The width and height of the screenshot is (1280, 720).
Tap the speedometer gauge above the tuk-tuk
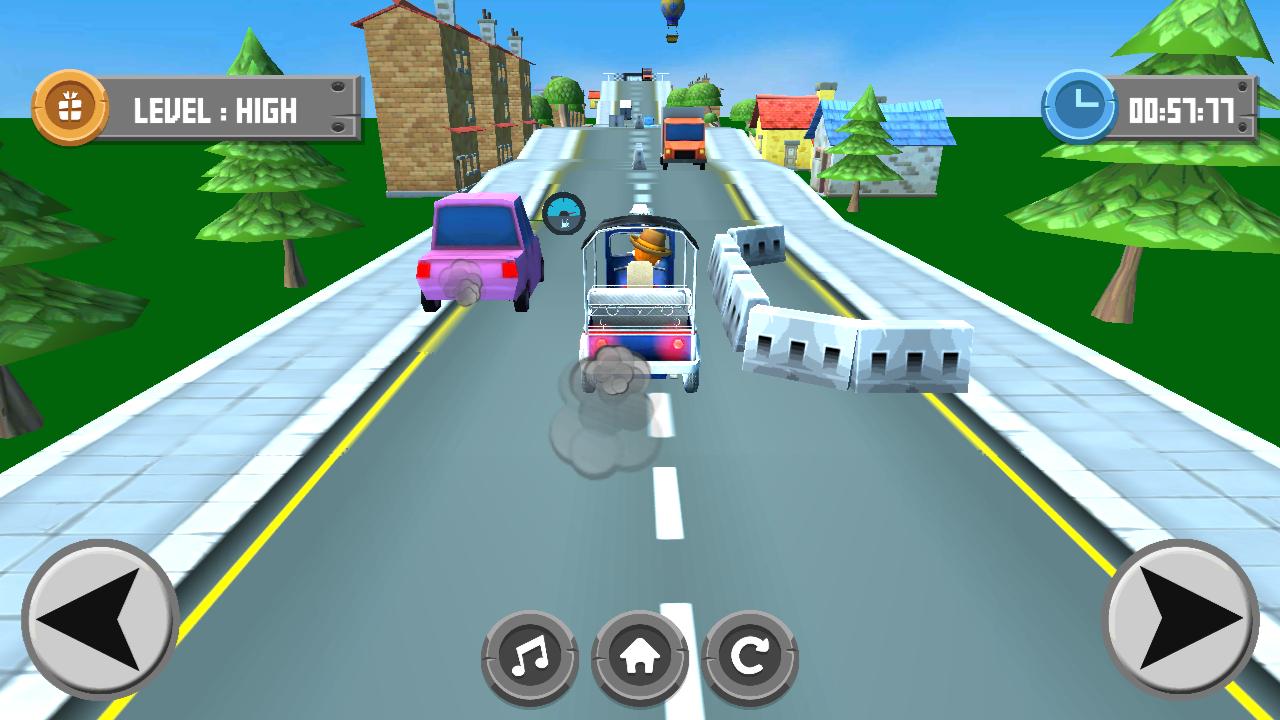[566, 212]
